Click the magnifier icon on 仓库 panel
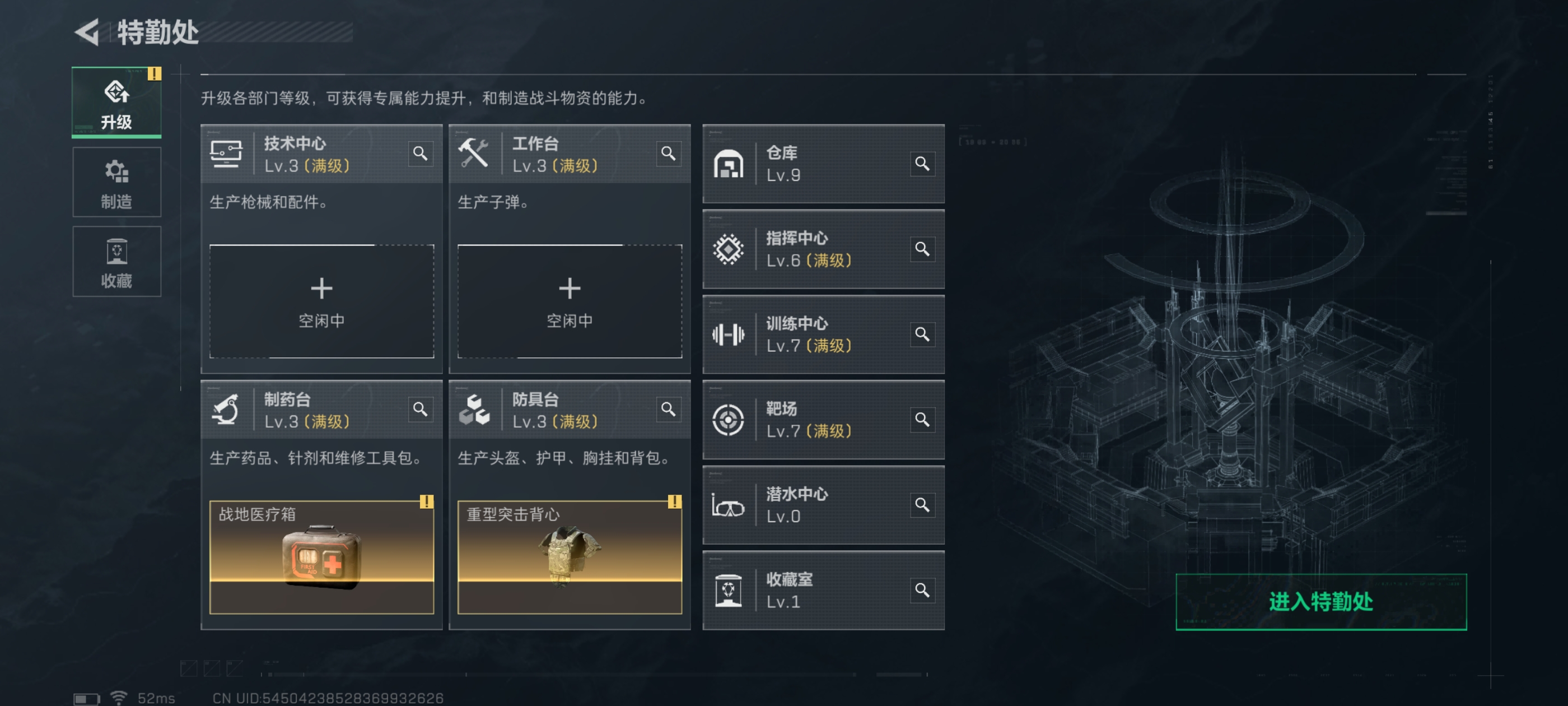This screenshot has height=706, width=1568. point(923,164)
